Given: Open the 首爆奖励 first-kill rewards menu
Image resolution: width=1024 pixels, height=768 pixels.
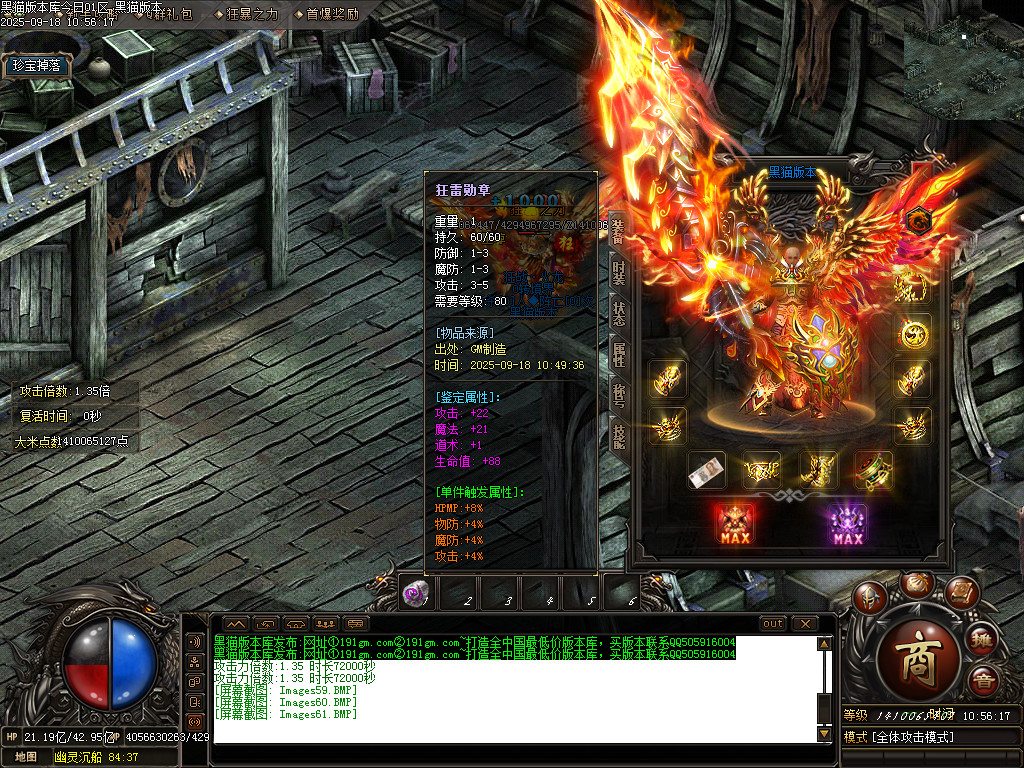Looking at the screenshot, I should pyautogui.click(x=326, y=14).
